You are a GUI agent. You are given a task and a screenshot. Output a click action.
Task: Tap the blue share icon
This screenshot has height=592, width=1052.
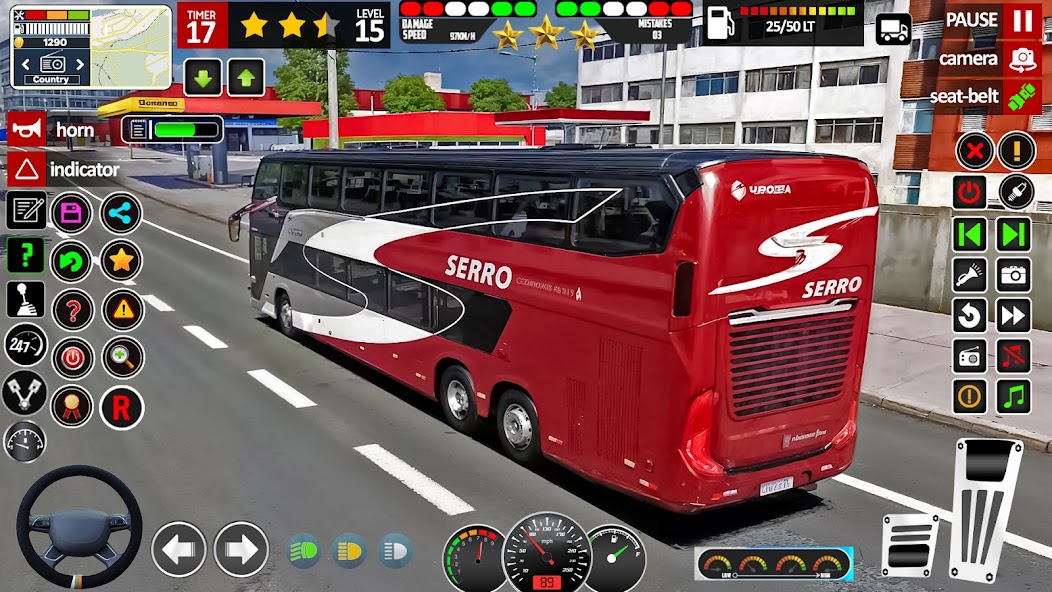tap(121, 212)
